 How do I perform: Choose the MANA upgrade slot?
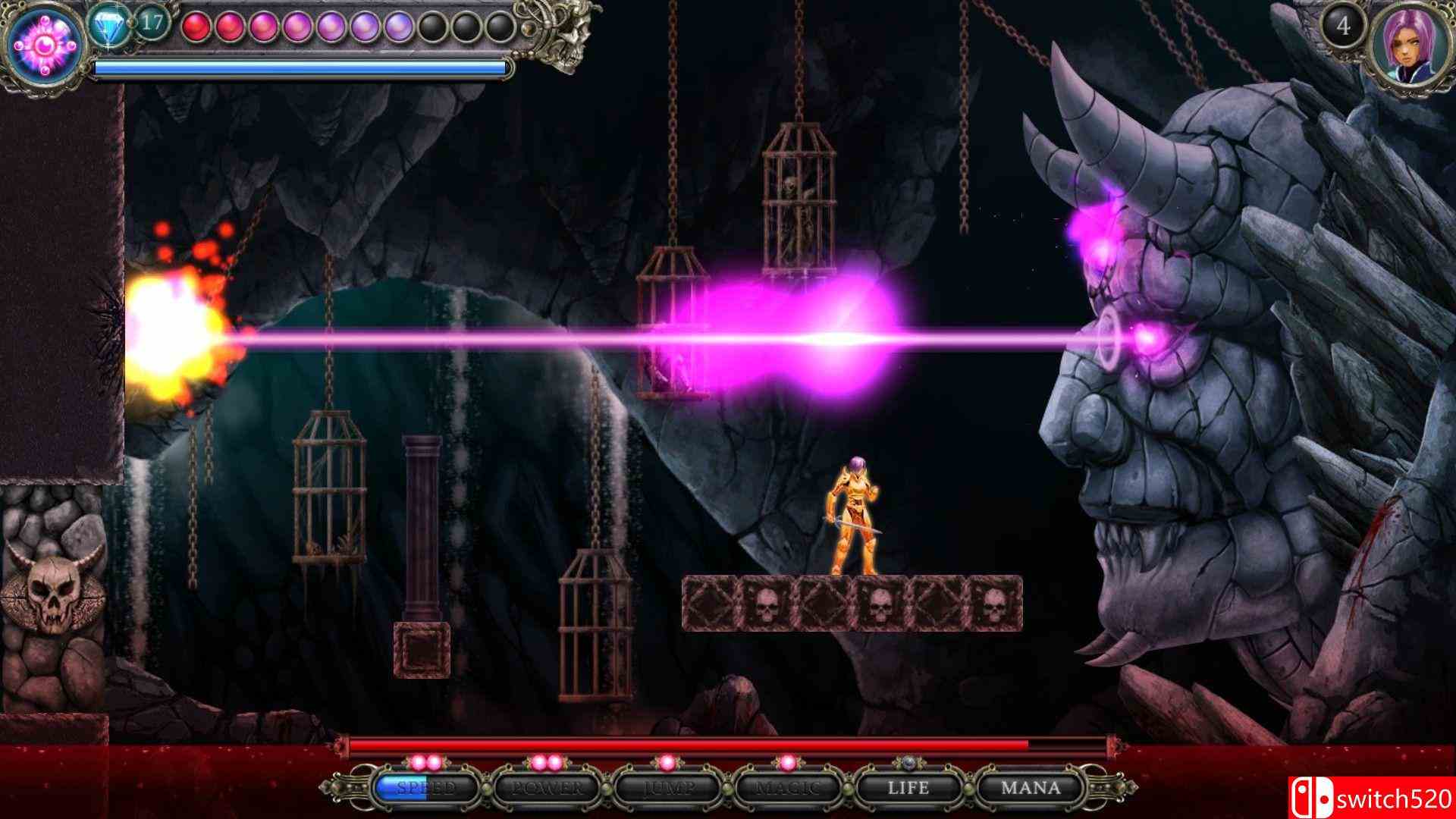coord(1030,788)
